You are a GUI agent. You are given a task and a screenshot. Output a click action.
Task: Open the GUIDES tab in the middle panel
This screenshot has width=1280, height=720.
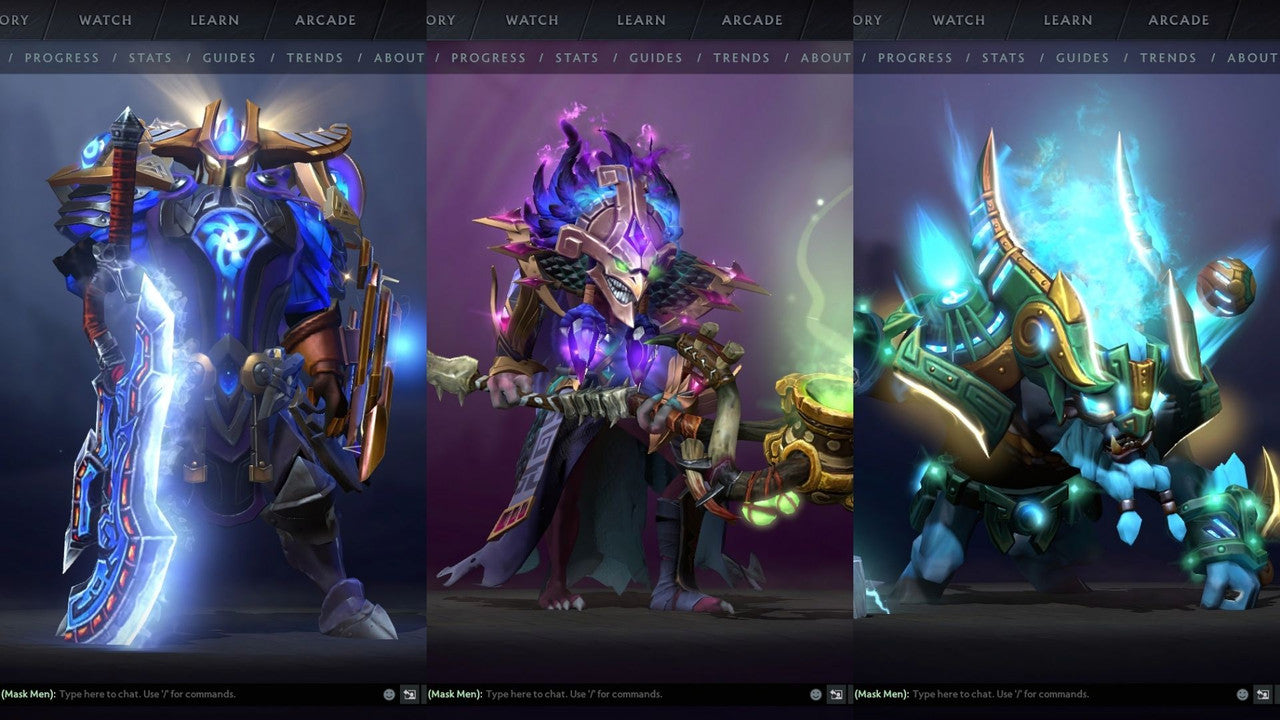[x=656, y=57]
